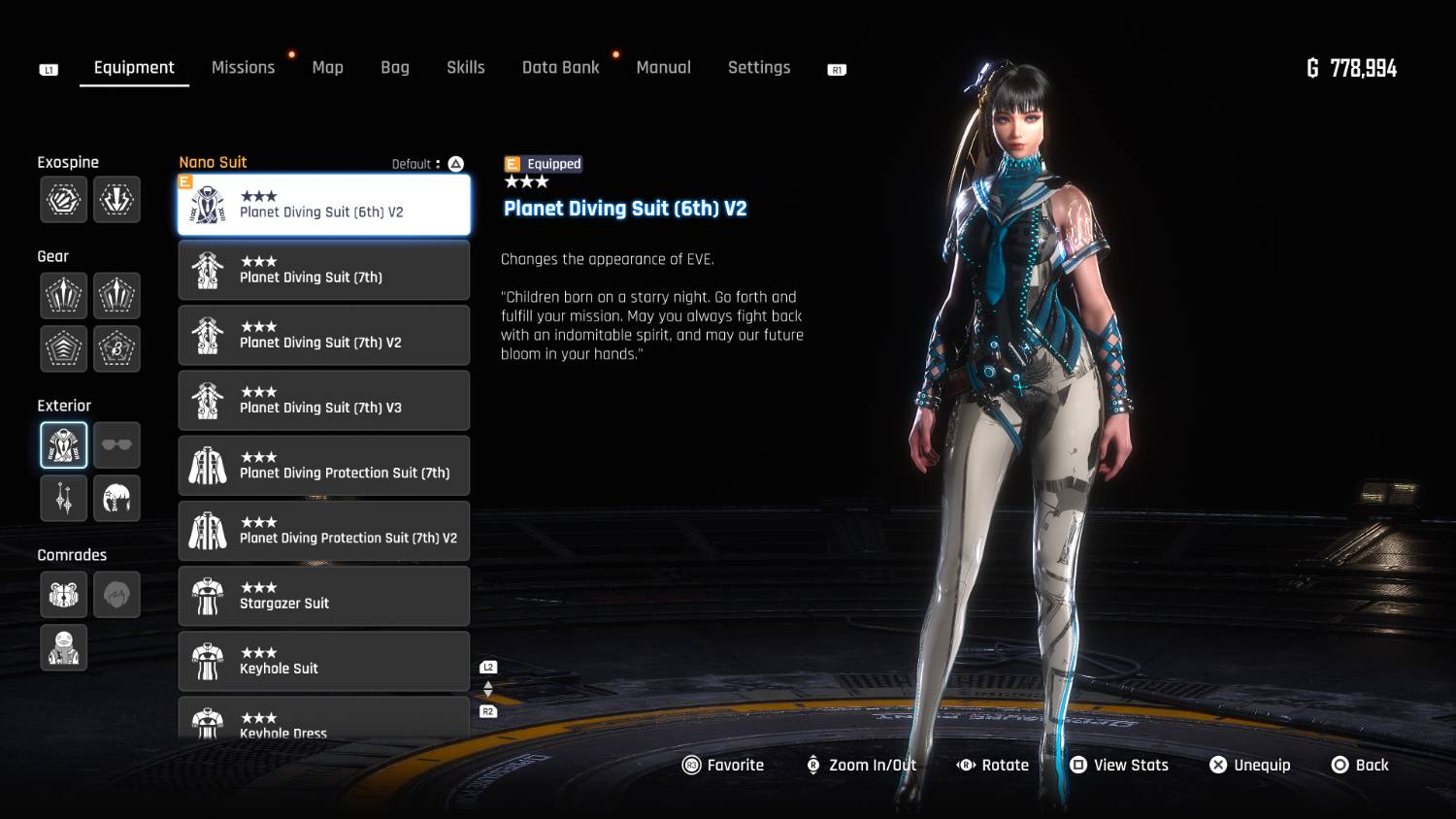Select the Skills tab
This screenshot has width=1456, height=819.
pos(465,68)
